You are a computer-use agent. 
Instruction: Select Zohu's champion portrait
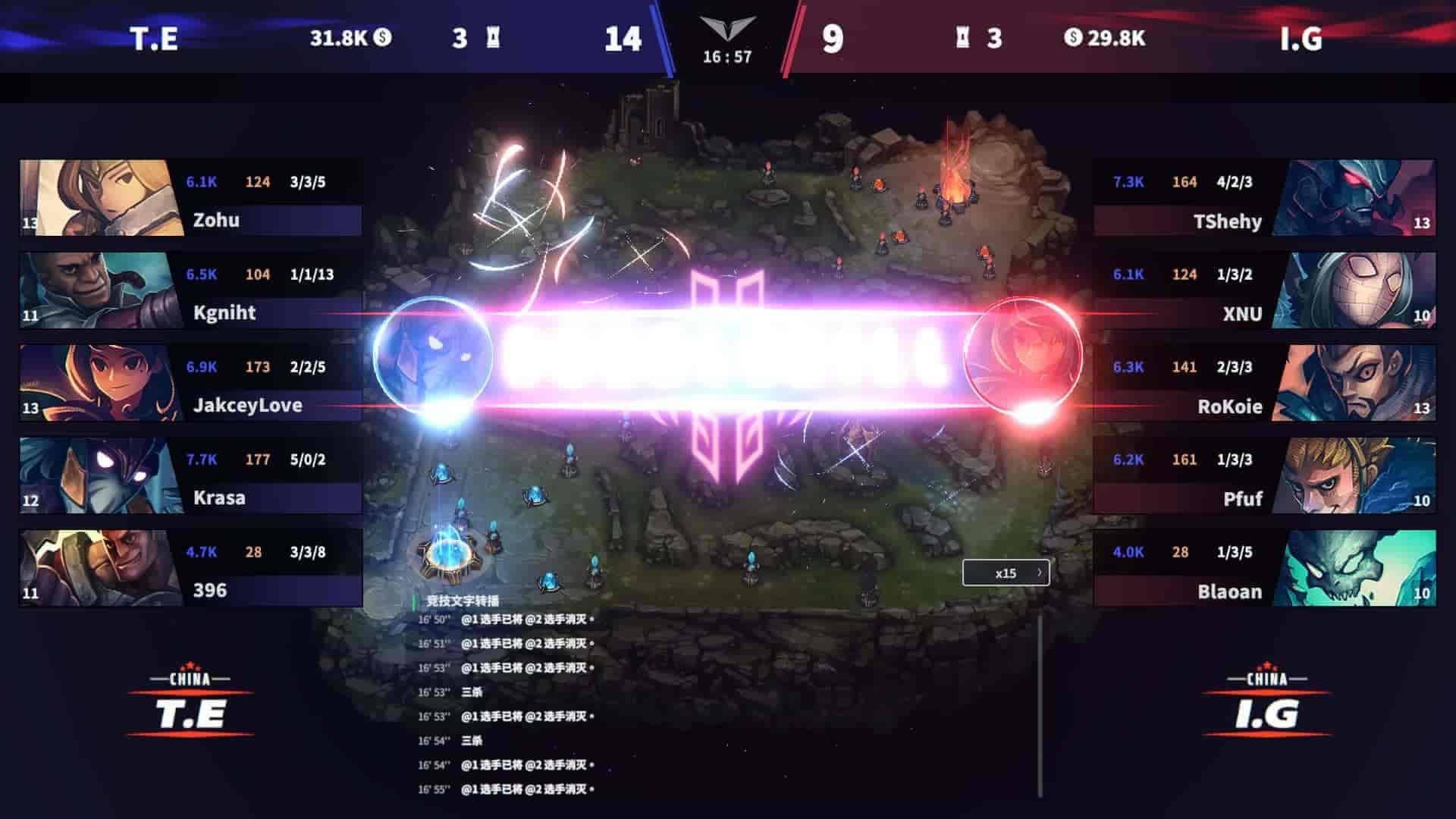click(x=97, y=197)
